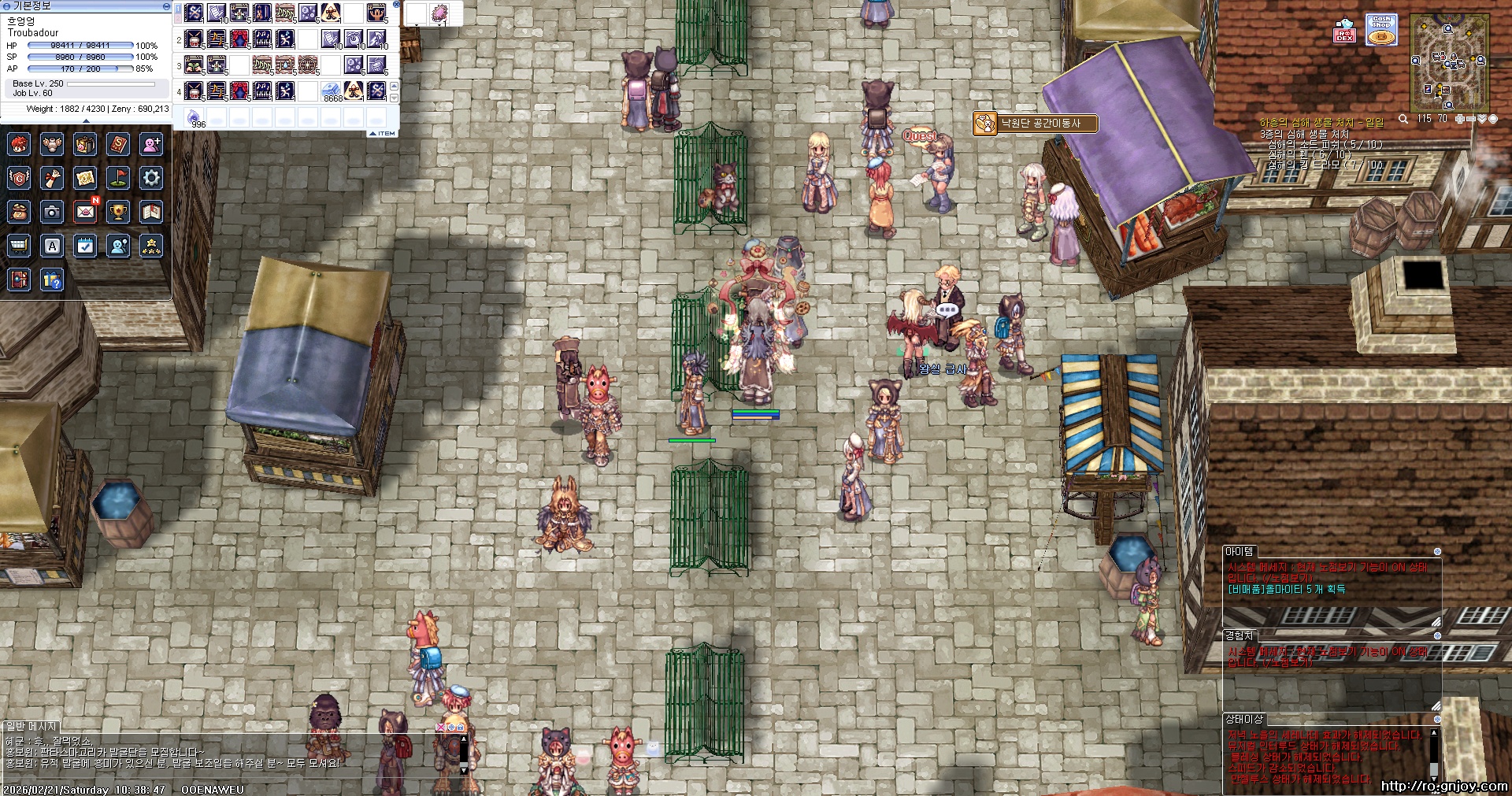Open the gold trophy achievements icon

point(118,212)
